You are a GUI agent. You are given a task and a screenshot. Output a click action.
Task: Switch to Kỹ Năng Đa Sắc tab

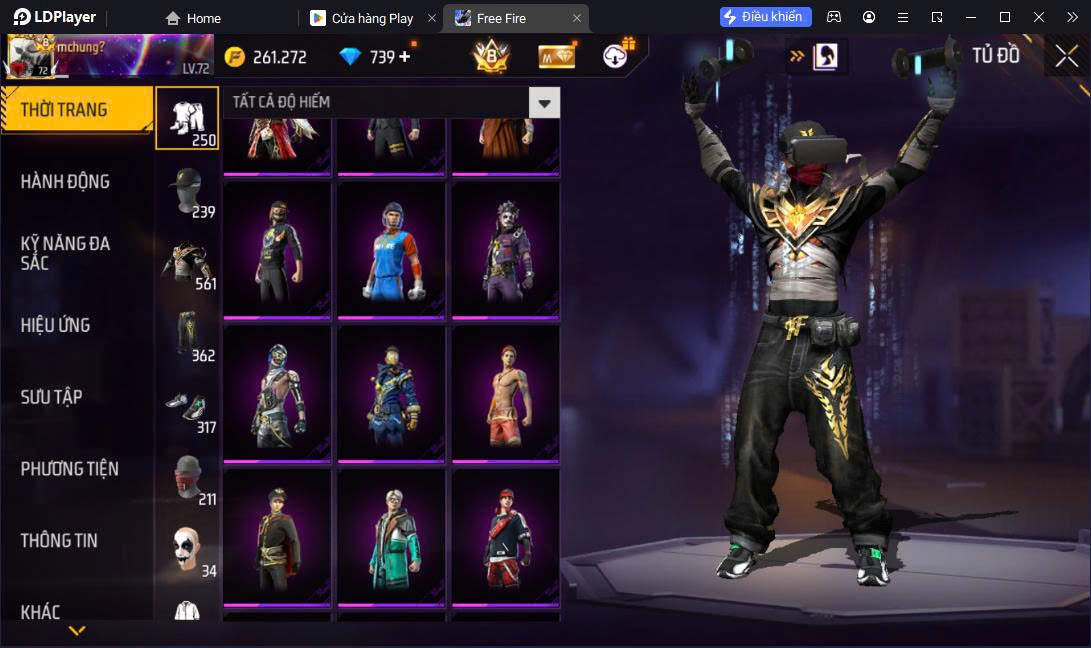pyautogui.click(x=66, y=253)
